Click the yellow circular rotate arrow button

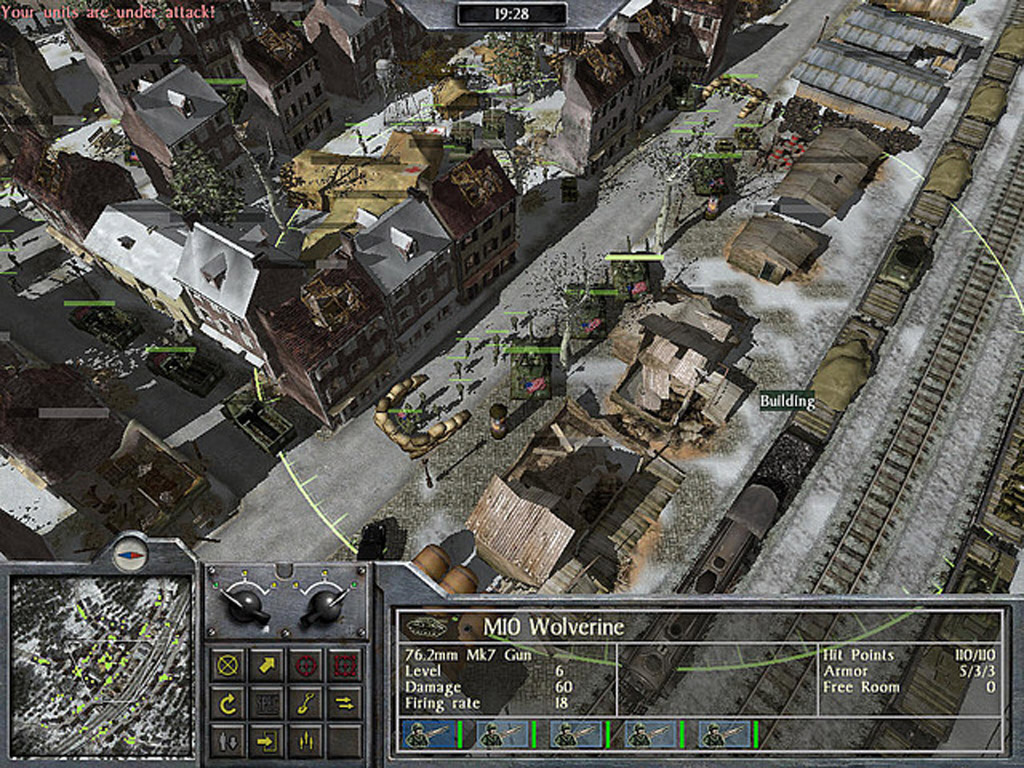pos(229,703)
